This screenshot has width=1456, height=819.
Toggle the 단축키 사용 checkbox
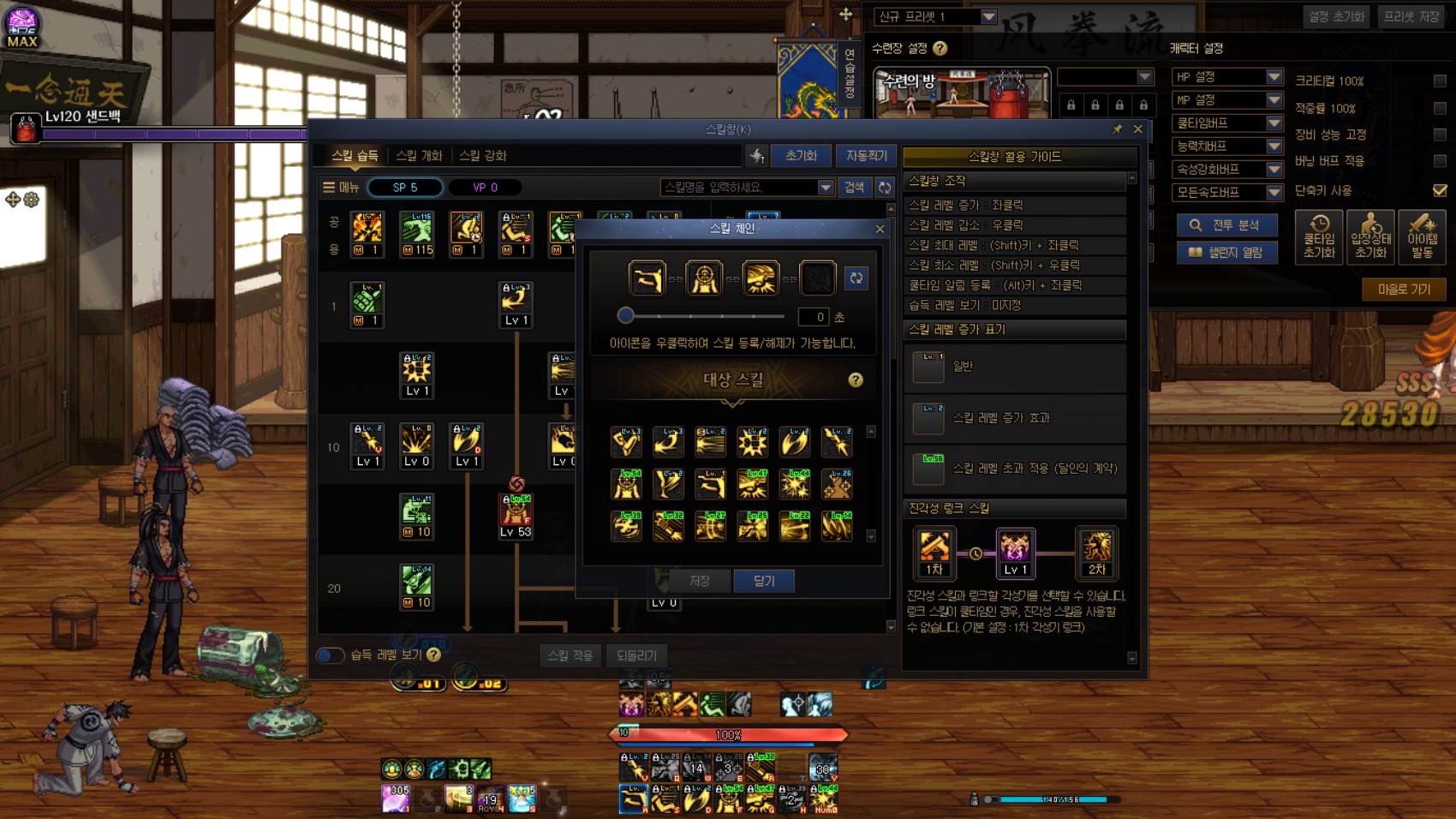pos(1440,190)
